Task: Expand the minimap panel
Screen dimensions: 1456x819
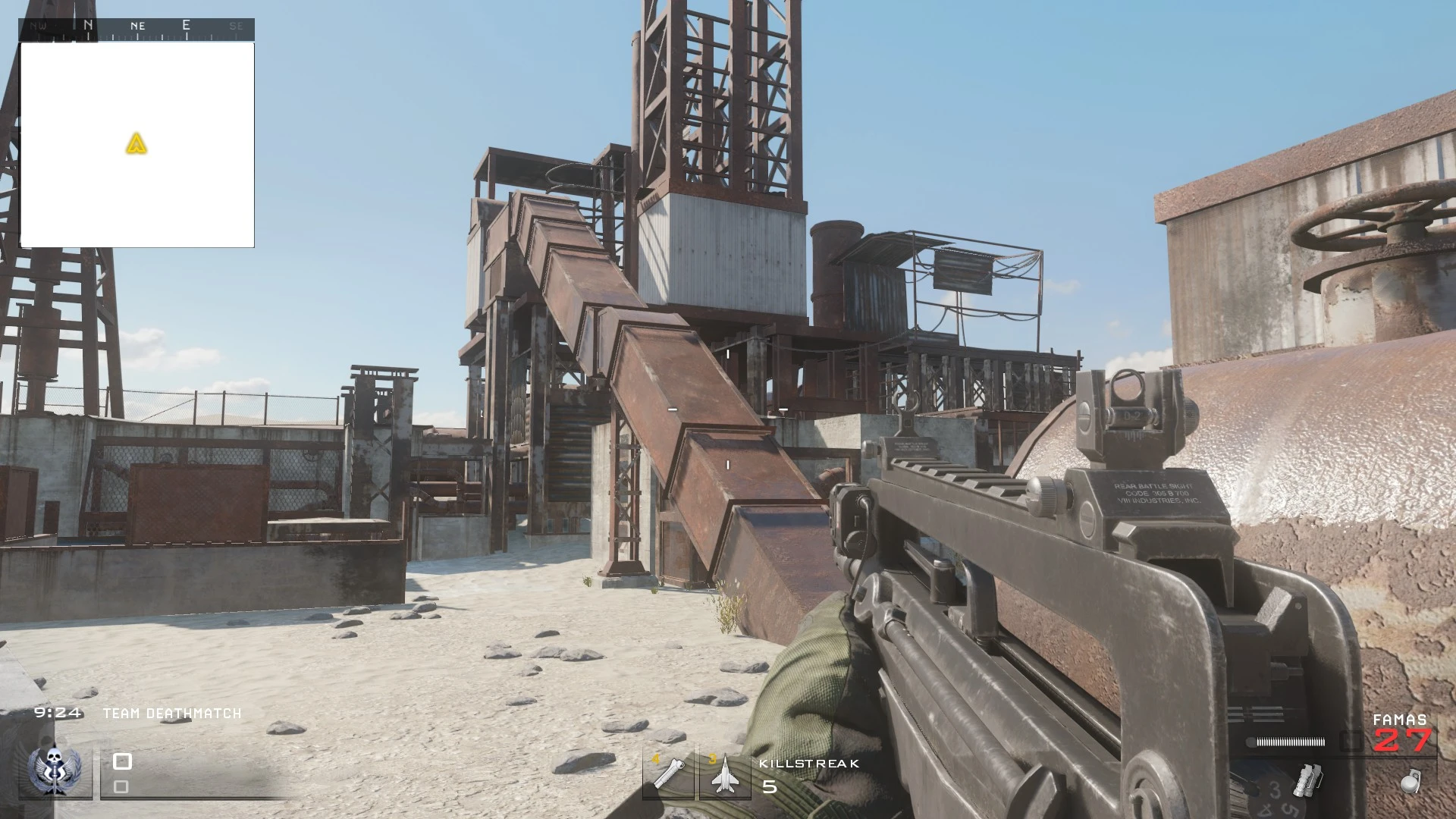Action: coord(138,144)
